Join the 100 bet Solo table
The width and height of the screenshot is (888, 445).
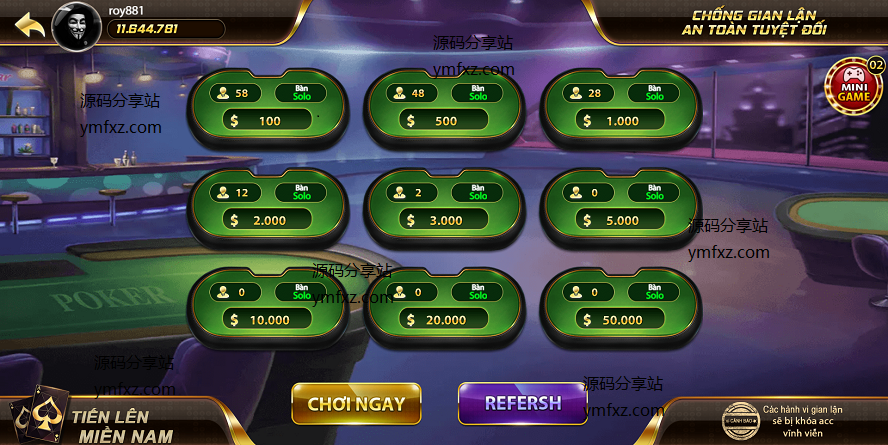click(267, 107)
